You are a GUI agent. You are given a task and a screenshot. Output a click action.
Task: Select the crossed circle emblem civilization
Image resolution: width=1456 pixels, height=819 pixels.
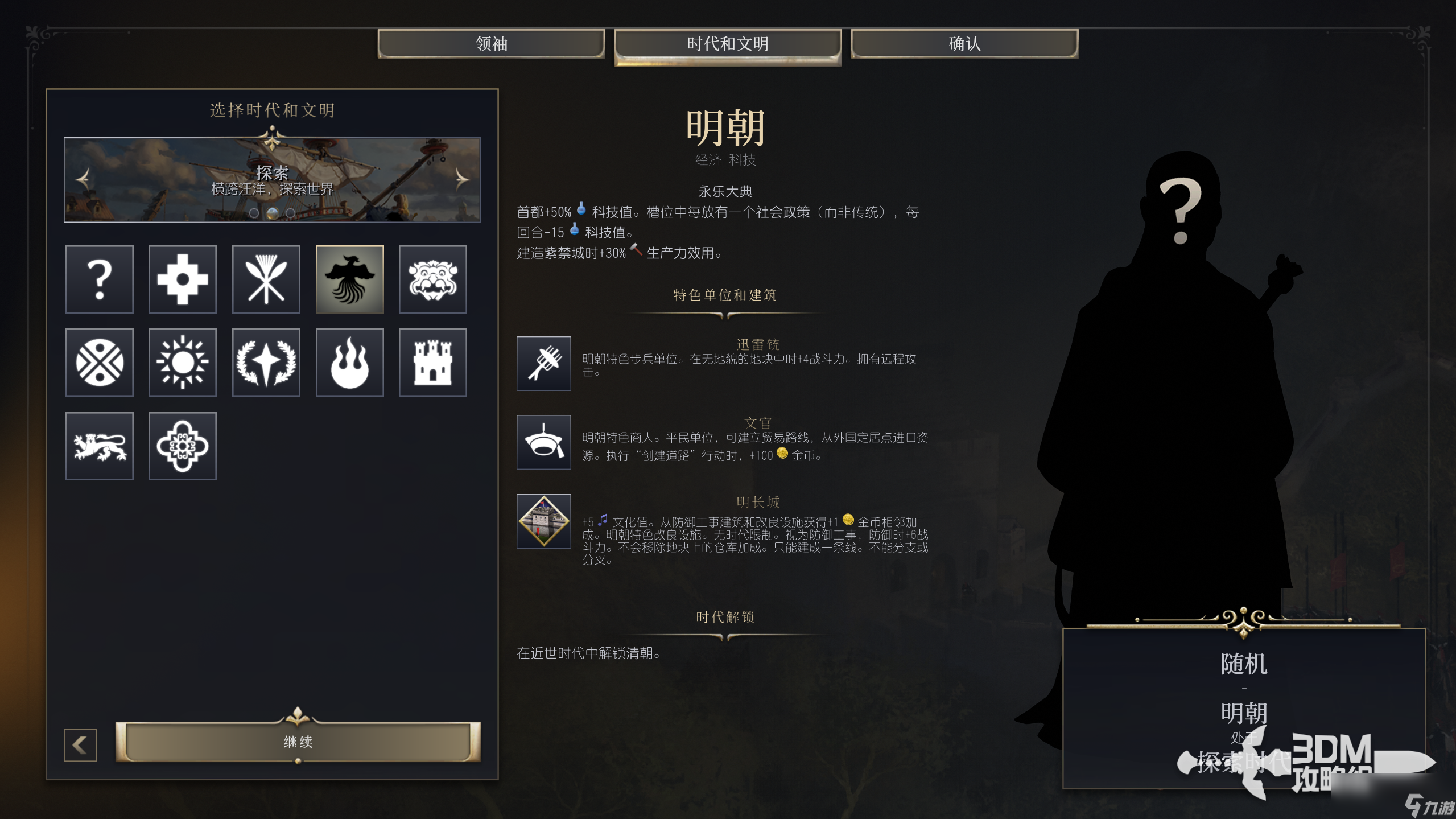pyautogui.click(x=100, y=363)
